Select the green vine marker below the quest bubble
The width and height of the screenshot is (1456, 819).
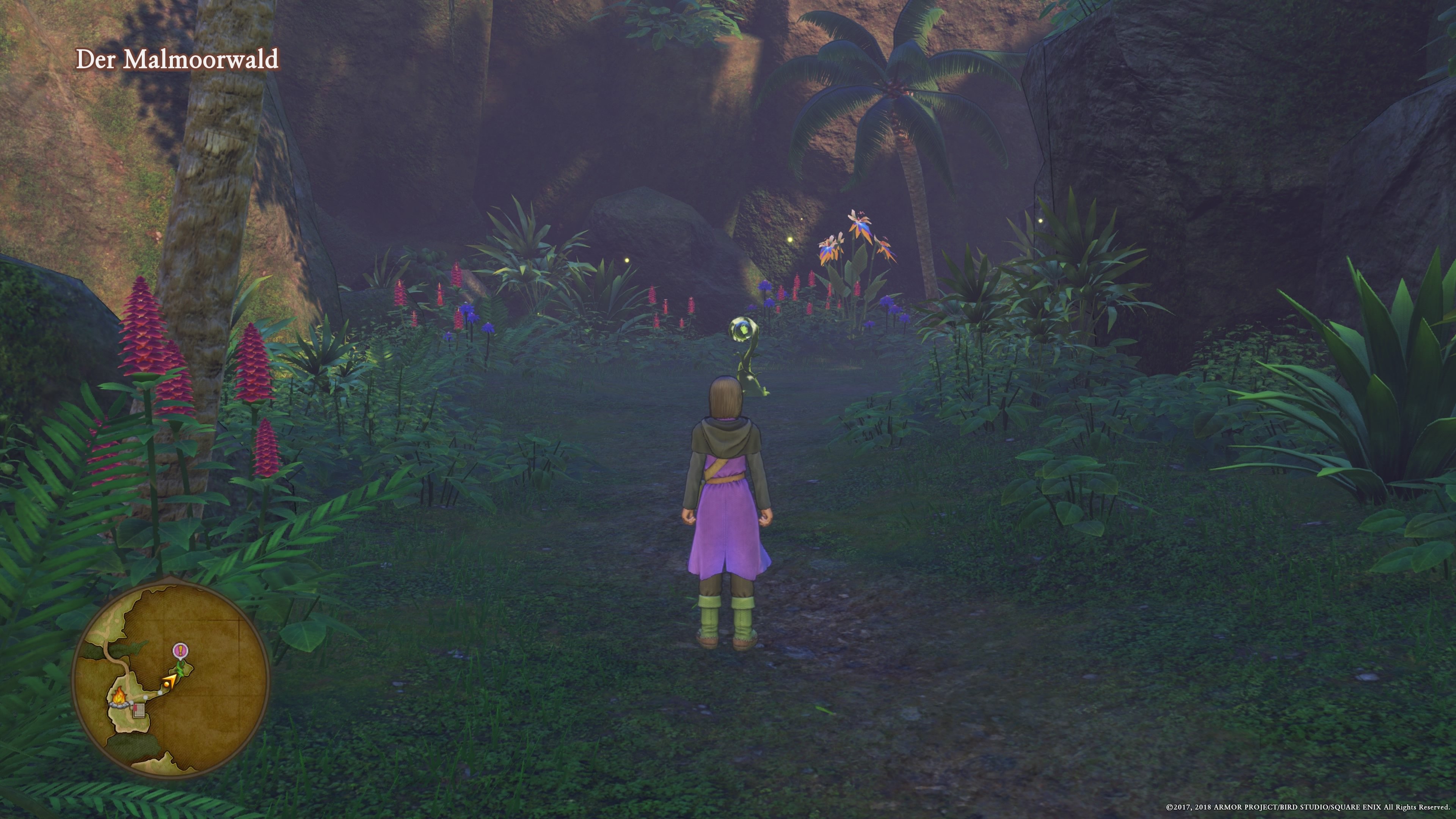[x=181, y=669]
